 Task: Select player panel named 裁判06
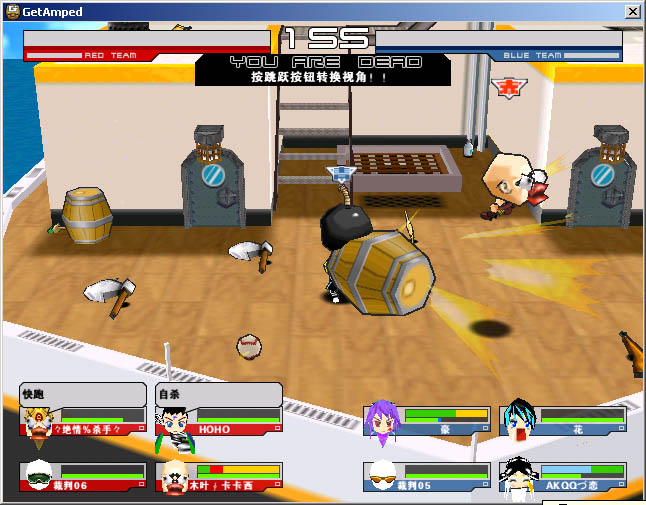(x=83, y=477)
